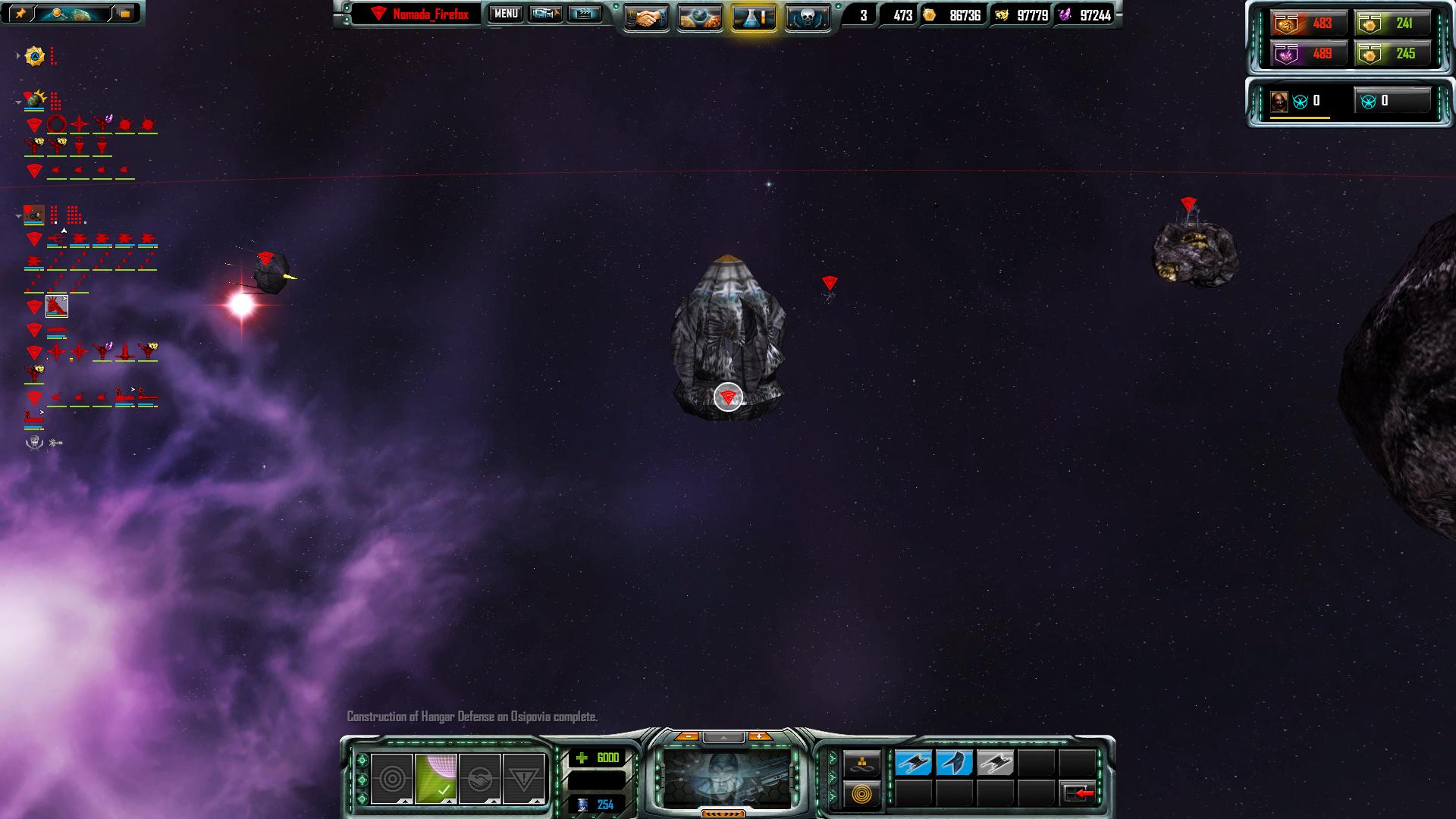
Task: Activate the concentric-circles ability on the left panel
Action: coord(392,778)
